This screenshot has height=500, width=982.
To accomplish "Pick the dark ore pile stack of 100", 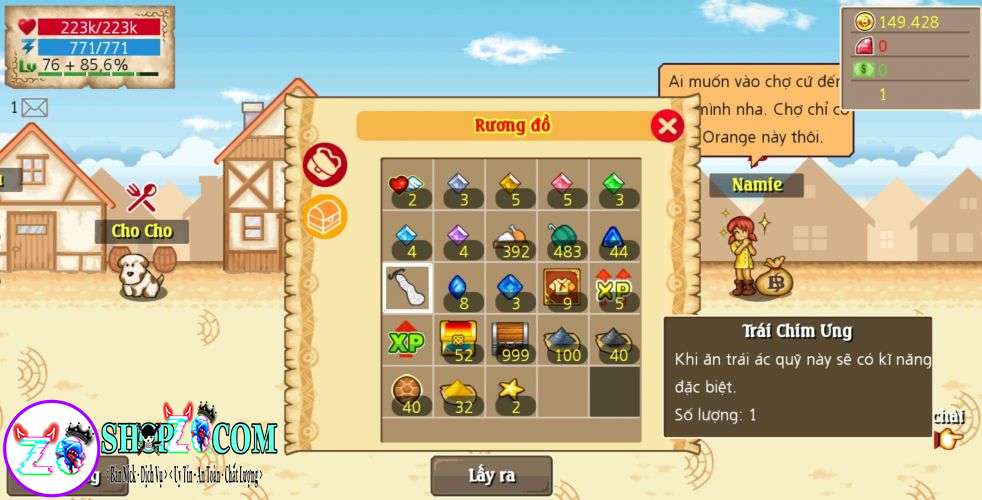I will pos(562,341).
